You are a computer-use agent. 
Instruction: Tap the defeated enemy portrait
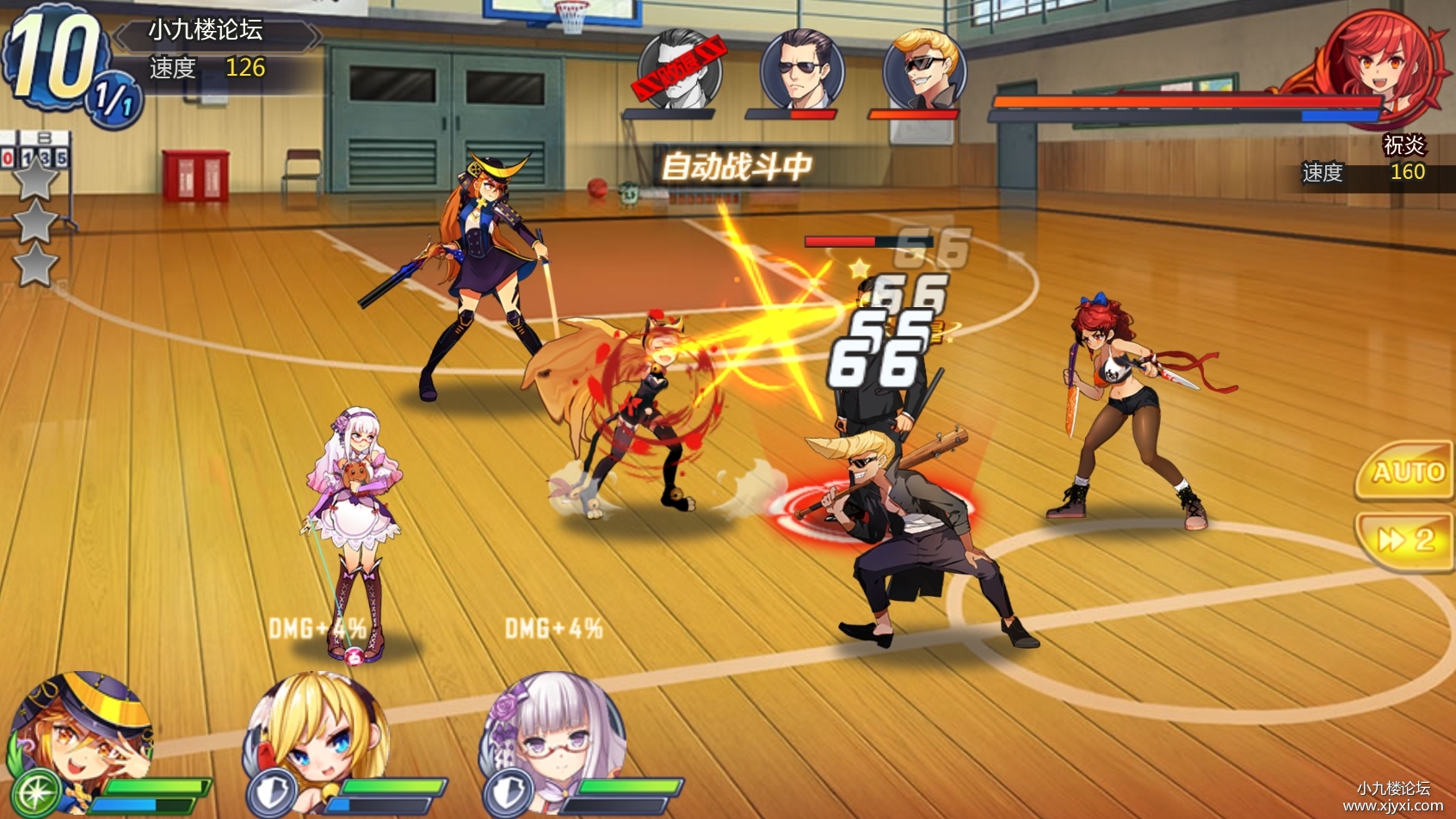coord(679,69)
